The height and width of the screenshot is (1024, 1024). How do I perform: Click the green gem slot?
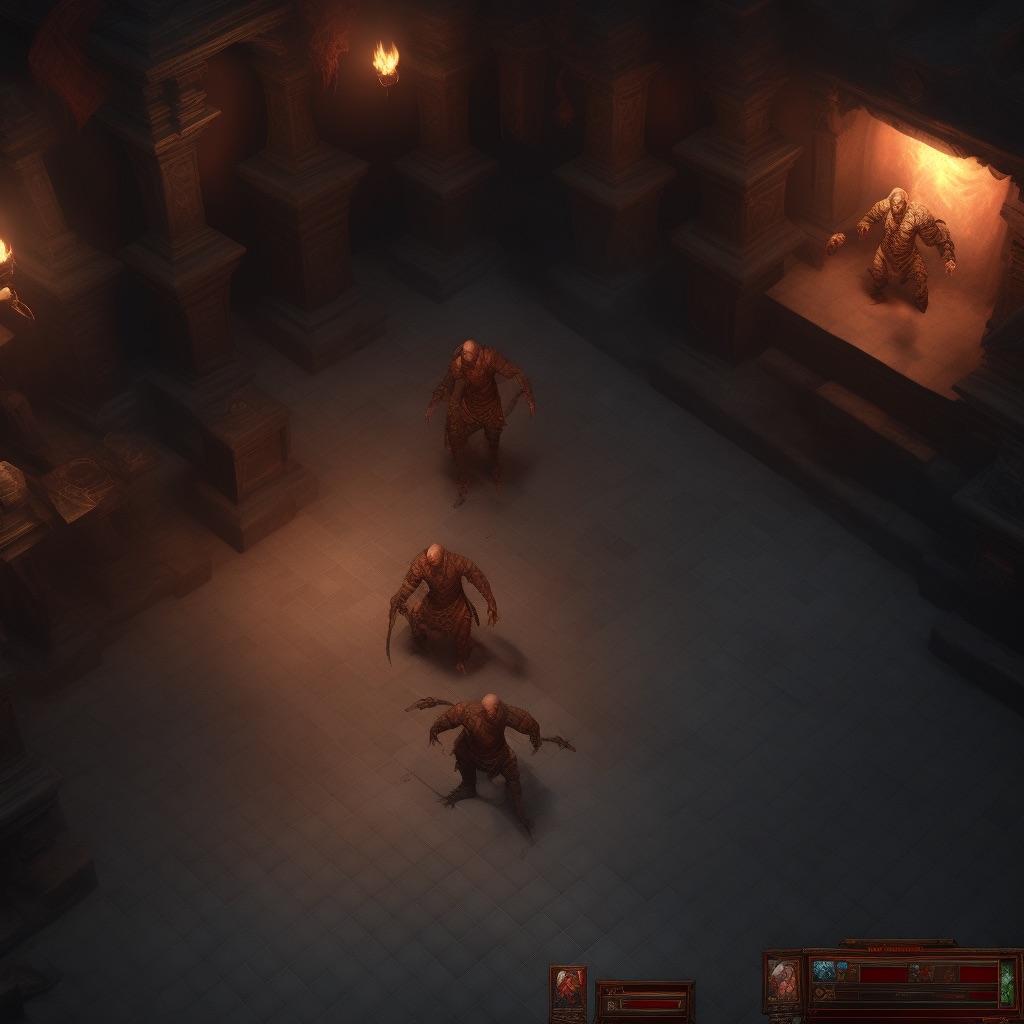click(x=1007, y=982)
